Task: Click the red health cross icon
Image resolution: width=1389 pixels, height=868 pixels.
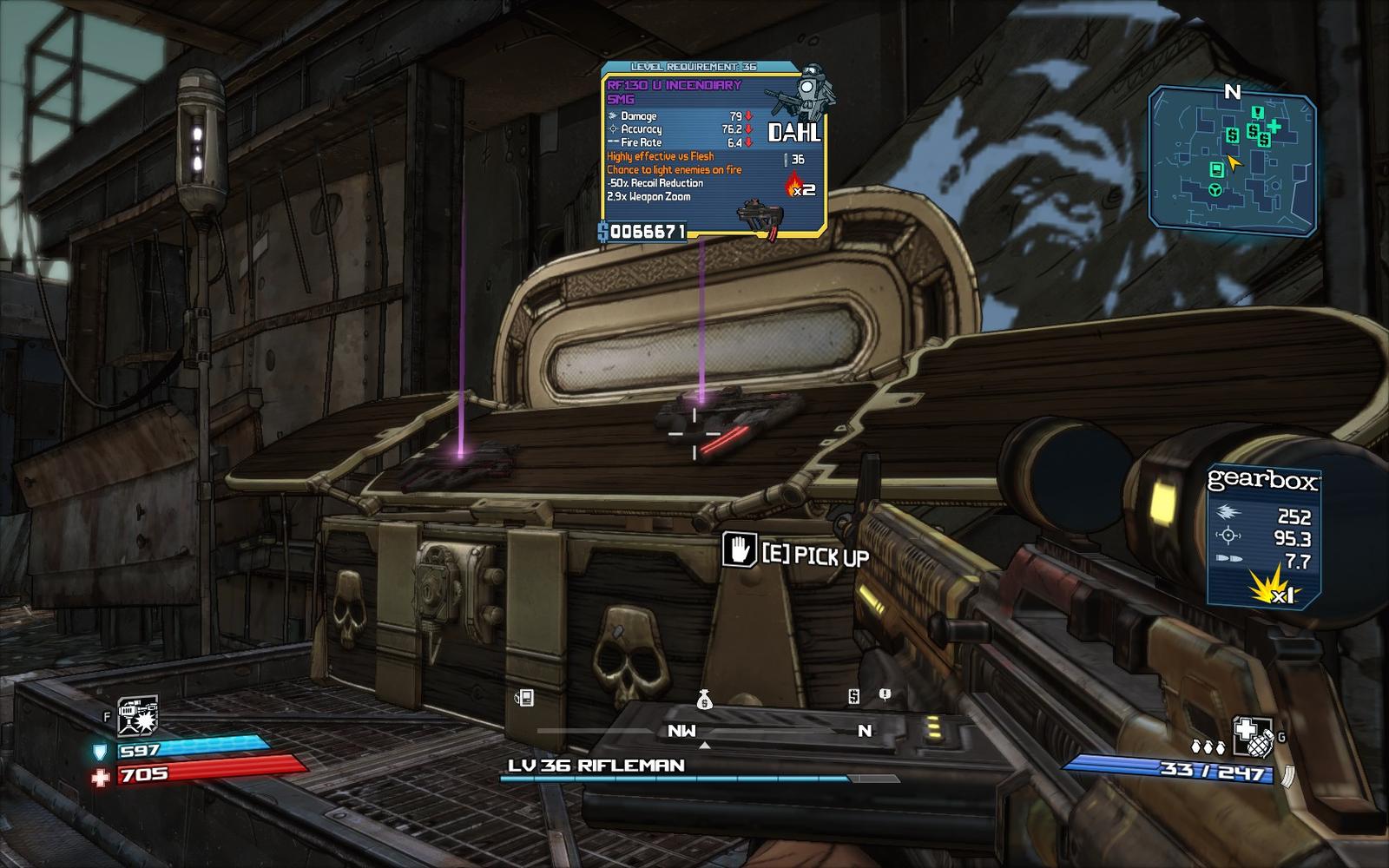Action: (x=101, y=776)
